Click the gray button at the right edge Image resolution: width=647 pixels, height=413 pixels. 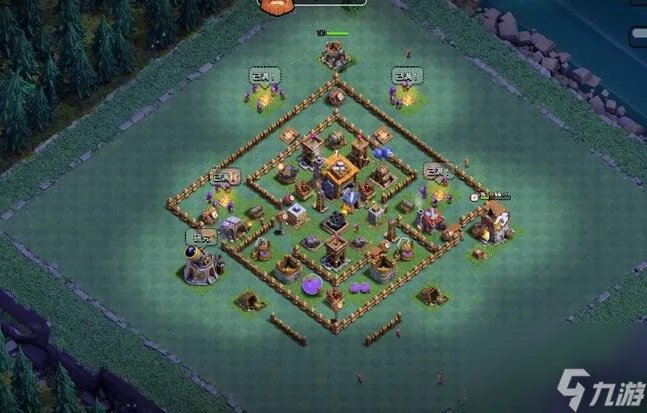click(638, 36)
